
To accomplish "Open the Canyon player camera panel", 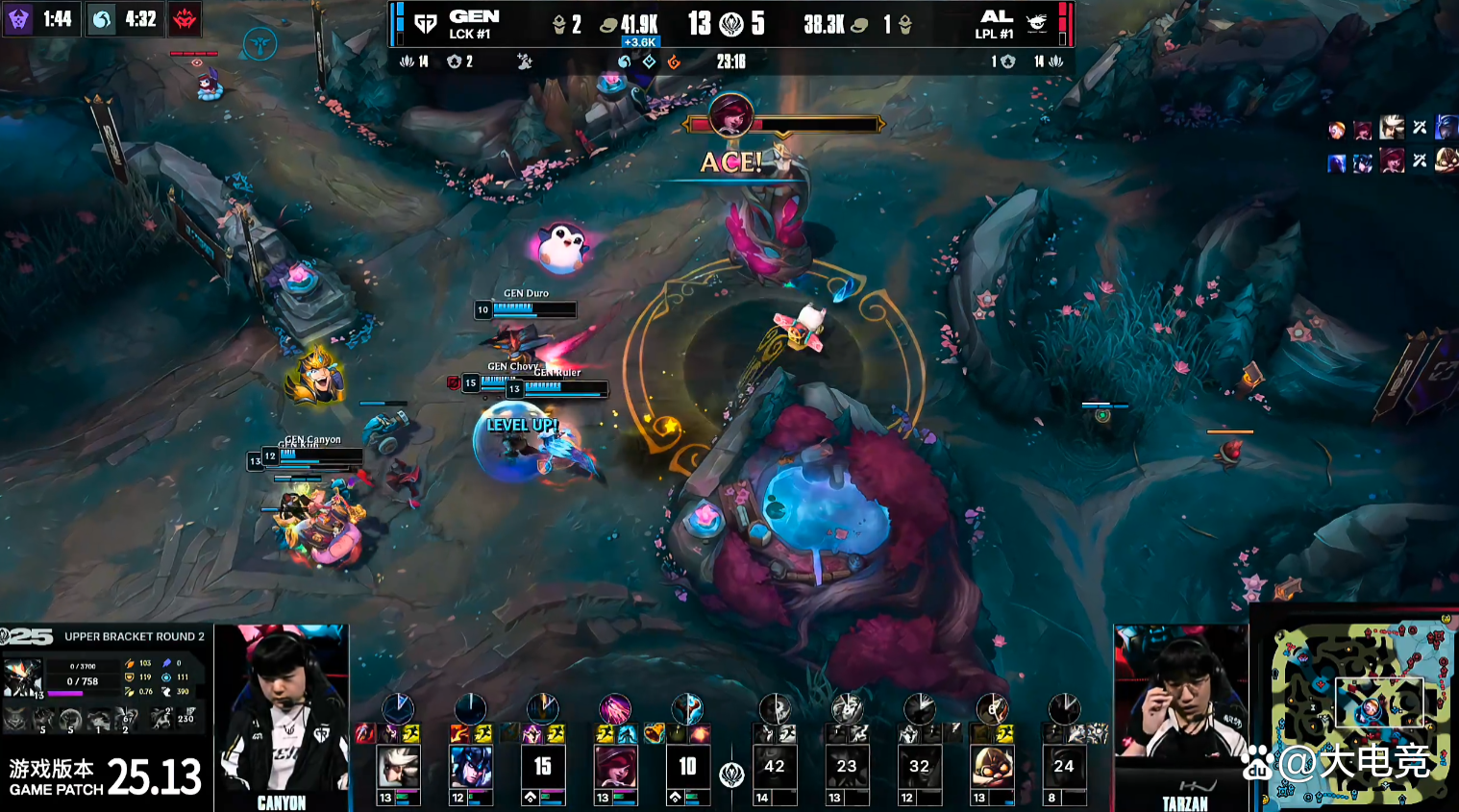I will [x=282, y=717].
